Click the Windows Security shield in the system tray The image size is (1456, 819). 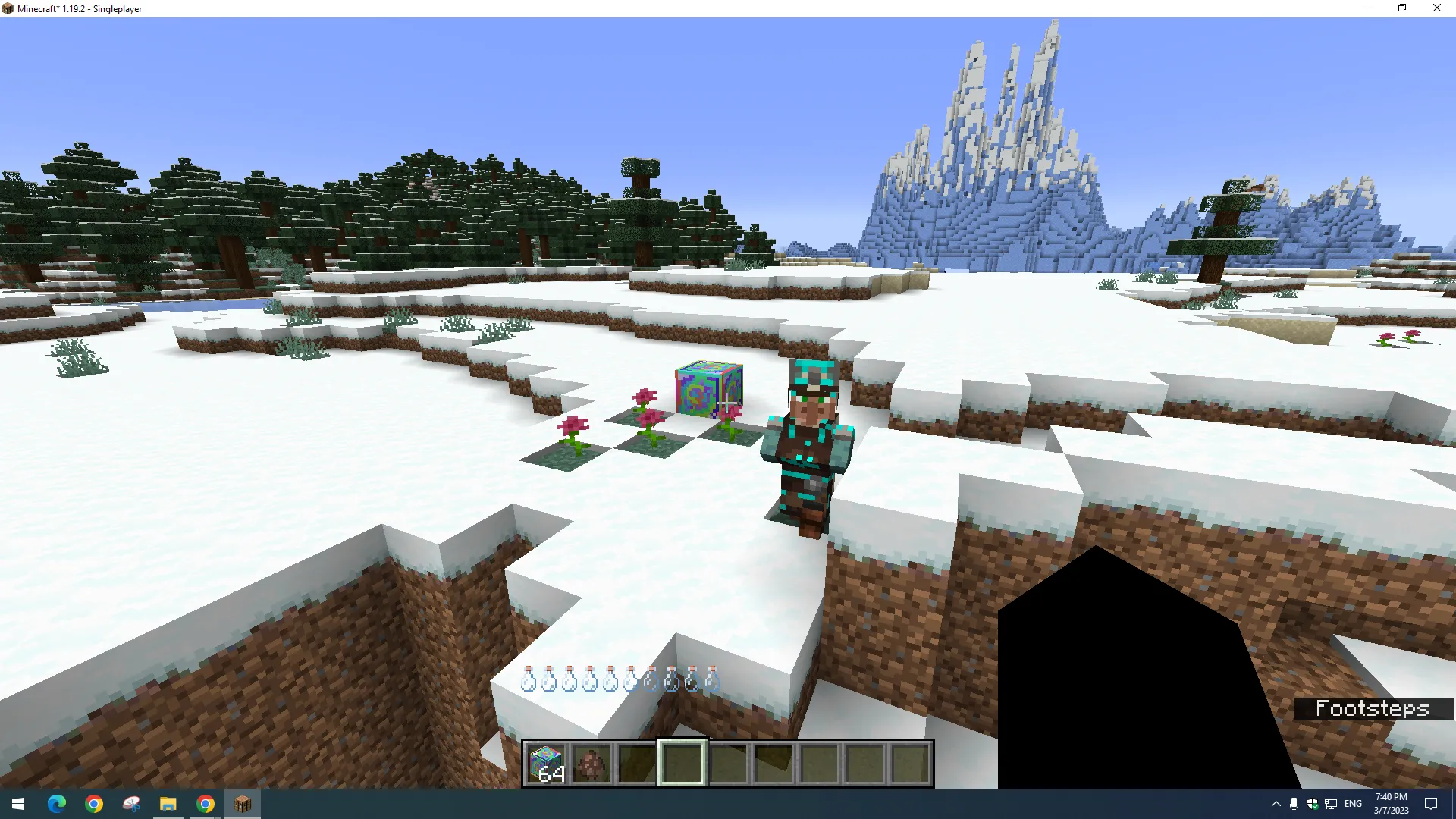point(1313,803)
